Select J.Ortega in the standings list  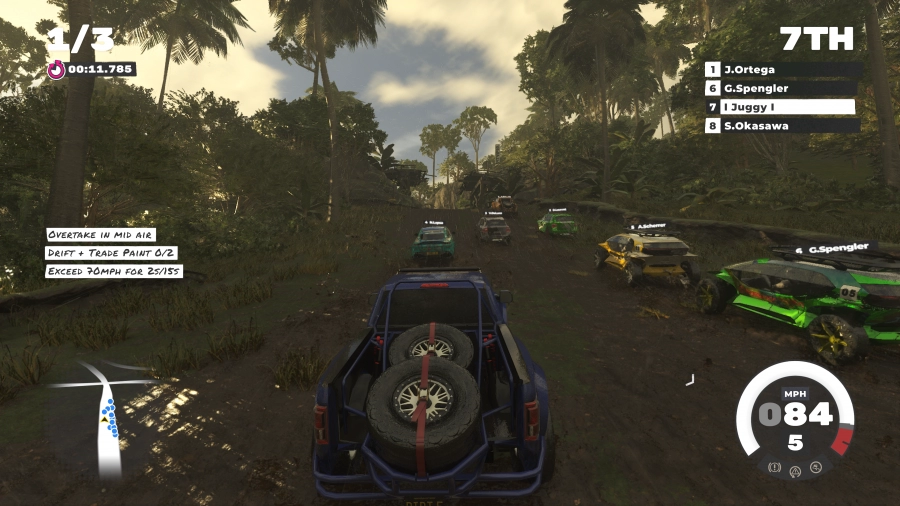pos(783,70)
